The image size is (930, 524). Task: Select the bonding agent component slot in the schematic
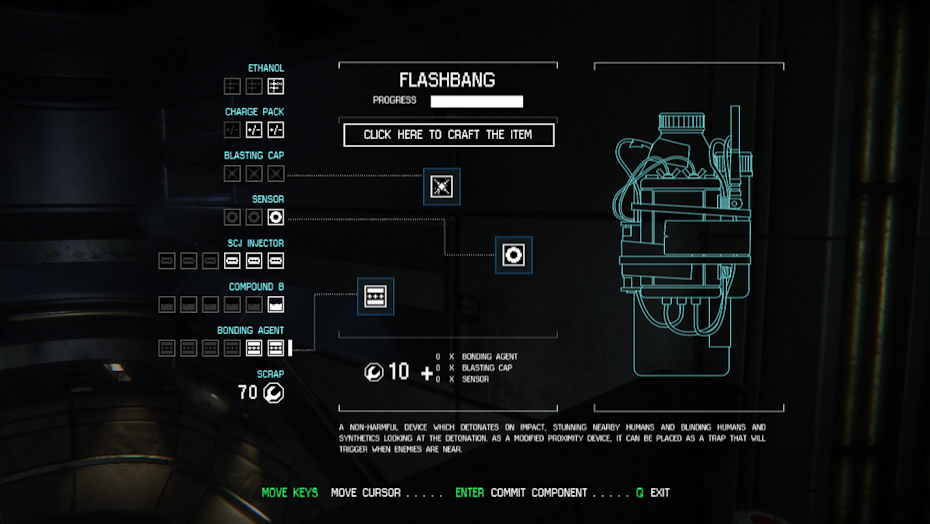pyautogui.click(x=376, y=296)
